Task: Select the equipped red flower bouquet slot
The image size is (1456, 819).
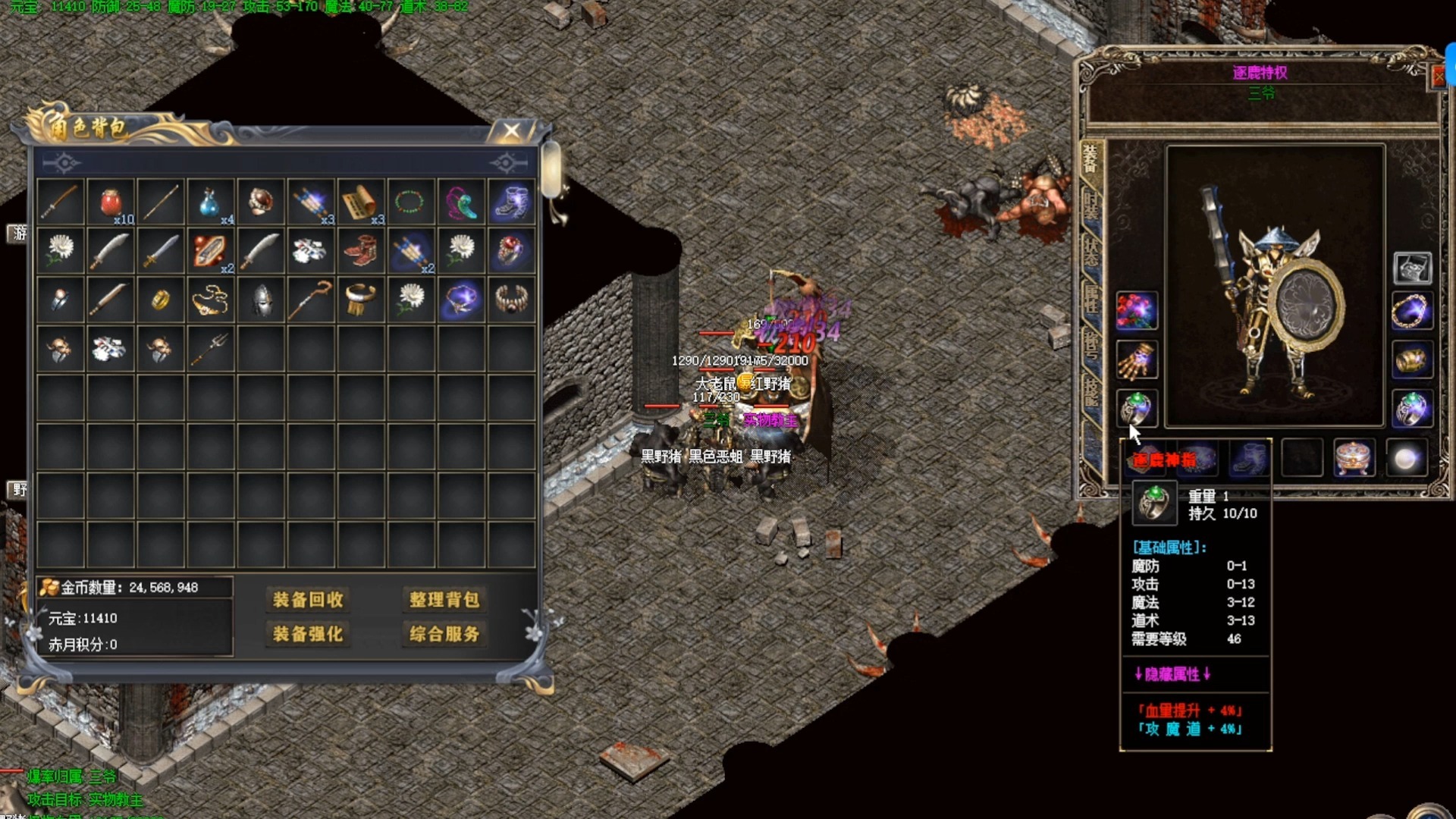Action: tap(1136, 311)
